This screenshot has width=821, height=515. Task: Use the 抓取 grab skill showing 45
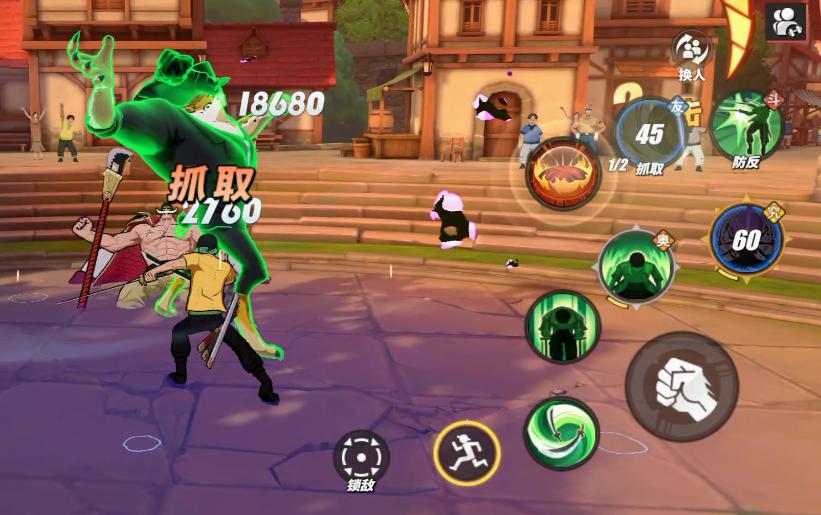[x=650, y=134]
